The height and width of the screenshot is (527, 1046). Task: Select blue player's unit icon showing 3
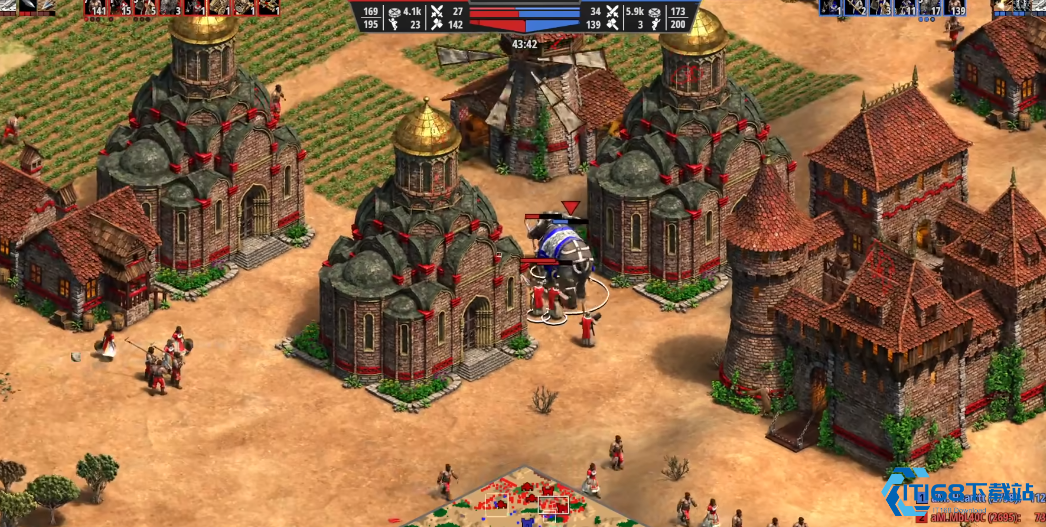point(881,8)
